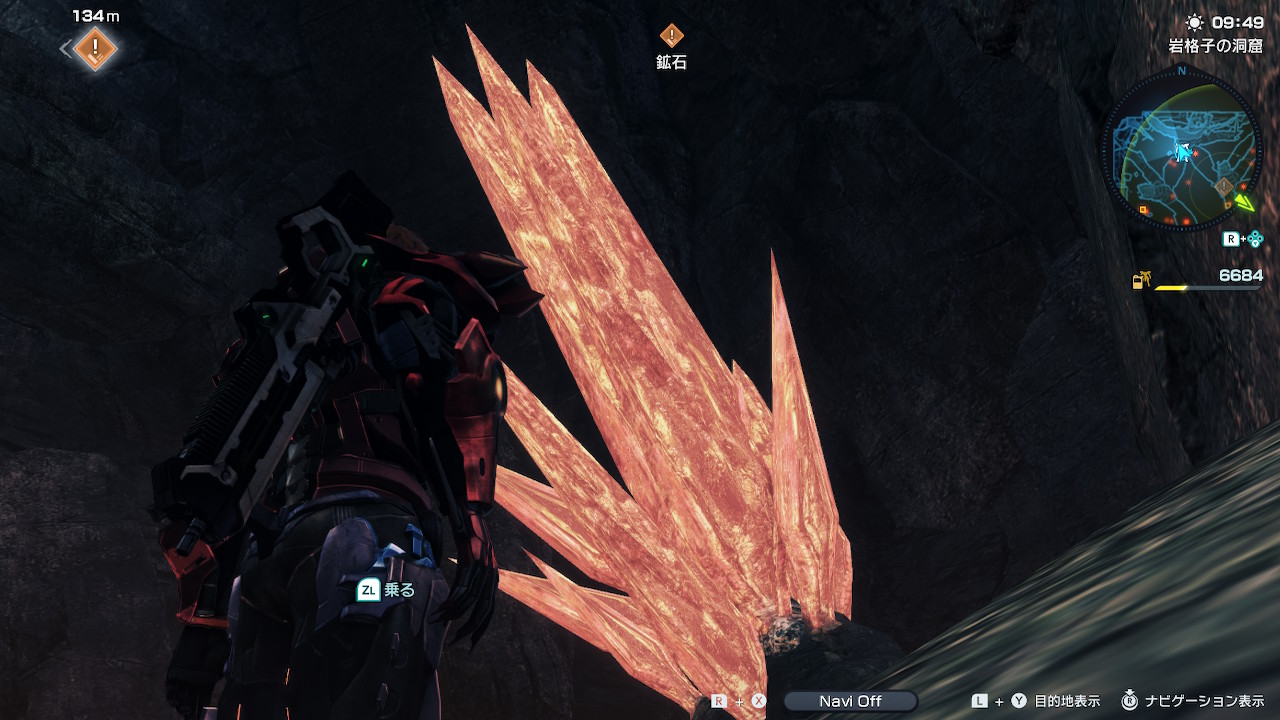The image size is (1280, 720).
Task: Choose the 目的地表示 destination option
Action: pos(1066,701)
